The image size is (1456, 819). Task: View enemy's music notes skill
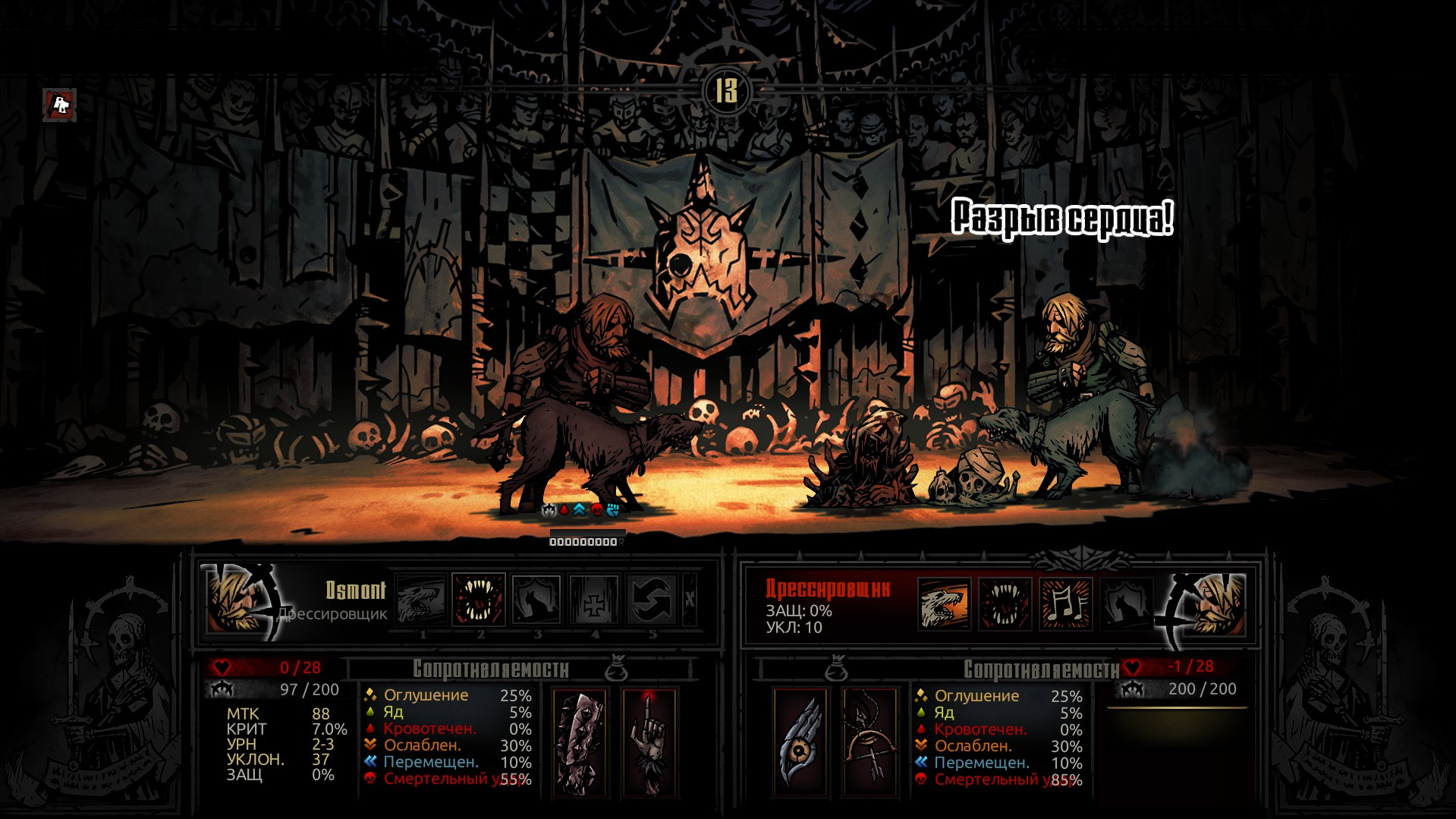(1066, 604)
